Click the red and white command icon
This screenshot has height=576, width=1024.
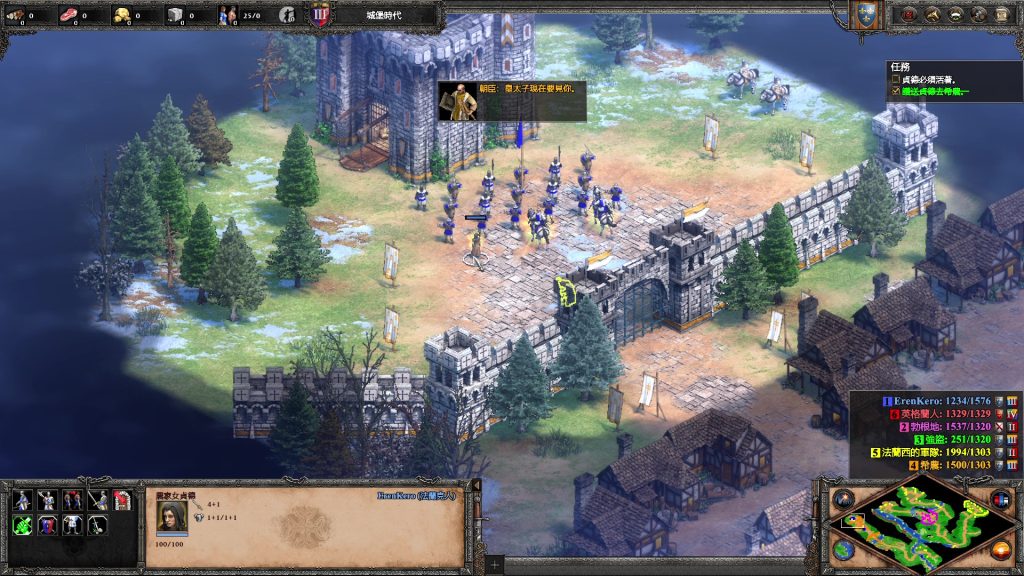click(x=122, y=500)
